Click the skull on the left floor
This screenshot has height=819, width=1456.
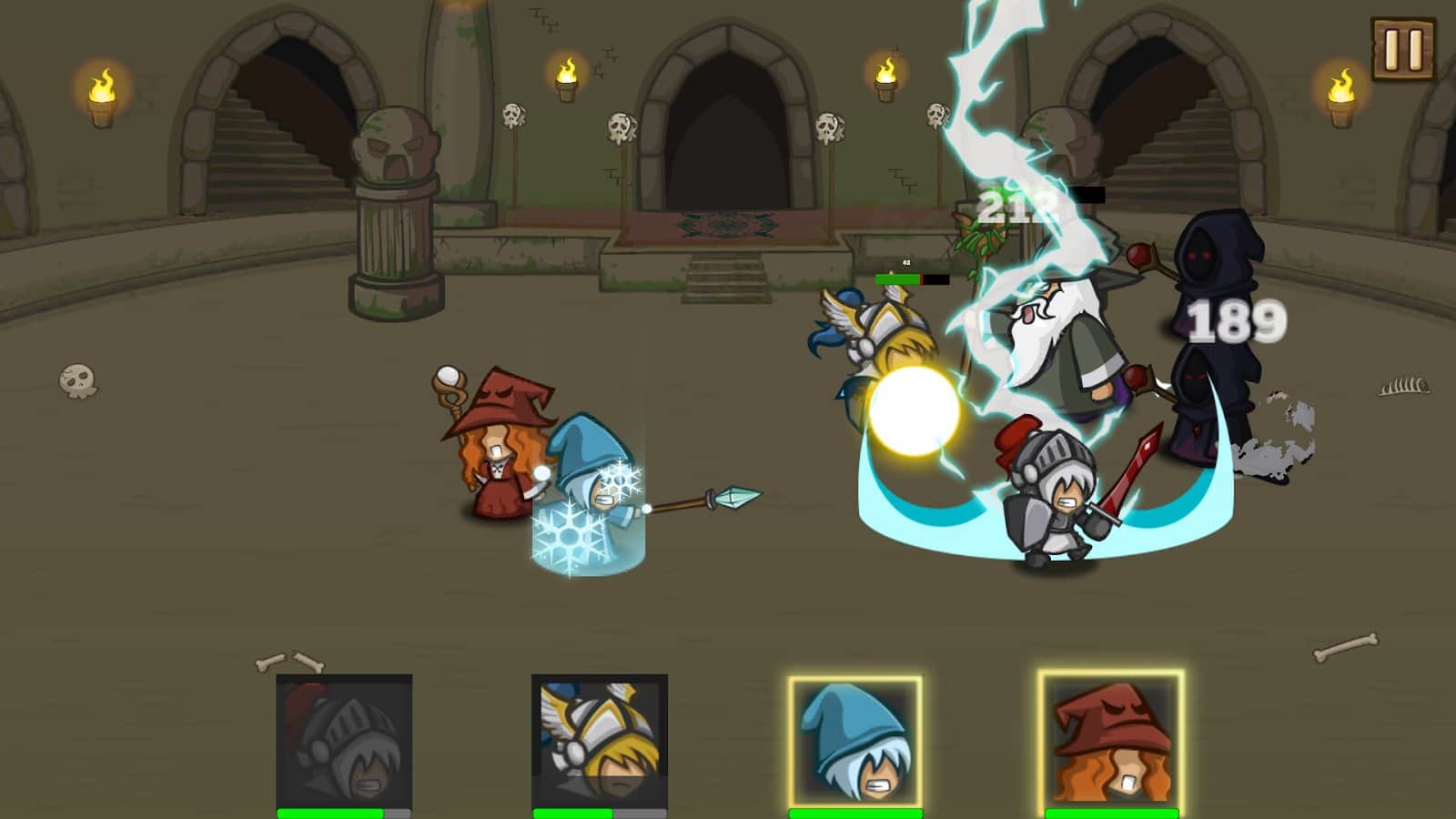(77, 382)
